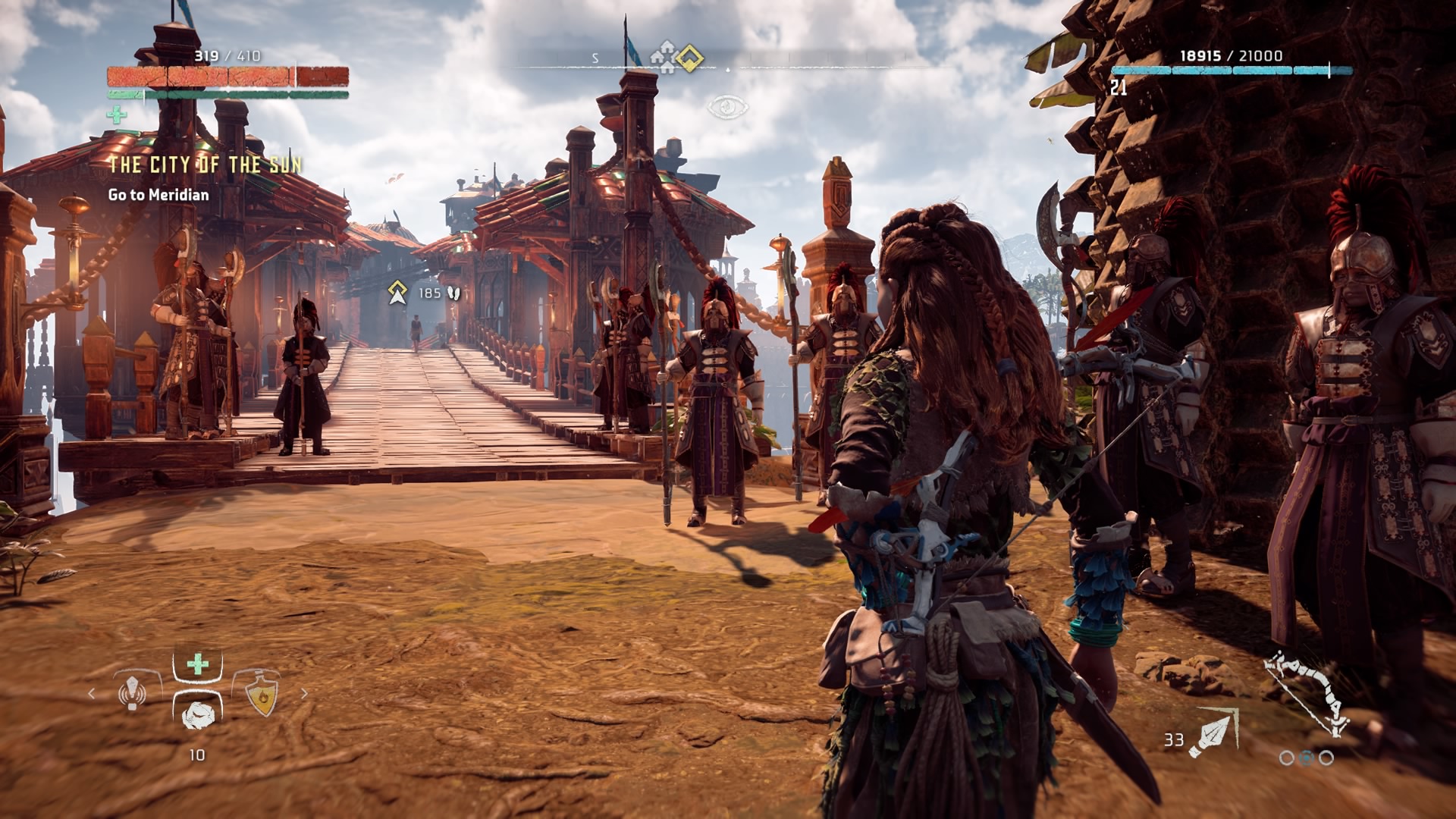Open The City of the Sun quest tracker
This screenshot has height=819, width=1456.
205,165
